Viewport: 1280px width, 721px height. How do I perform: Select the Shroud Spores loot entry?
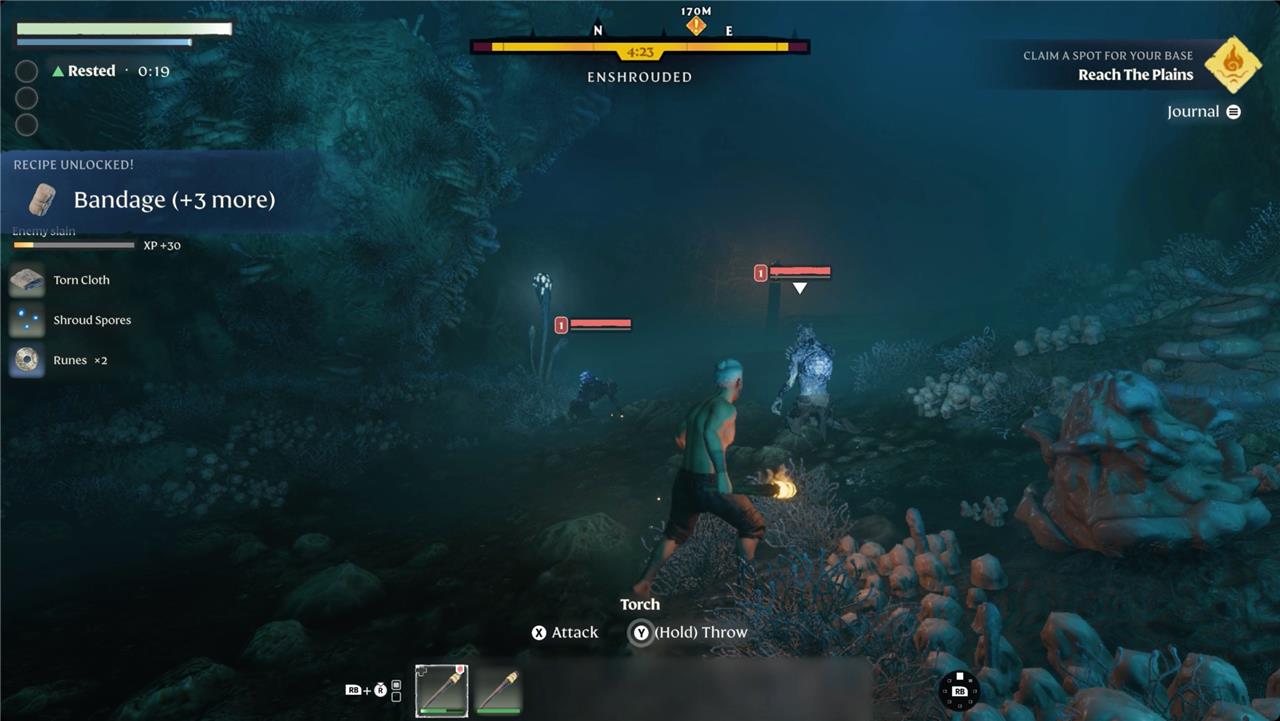pyautogui.click(x=91, y=320)
